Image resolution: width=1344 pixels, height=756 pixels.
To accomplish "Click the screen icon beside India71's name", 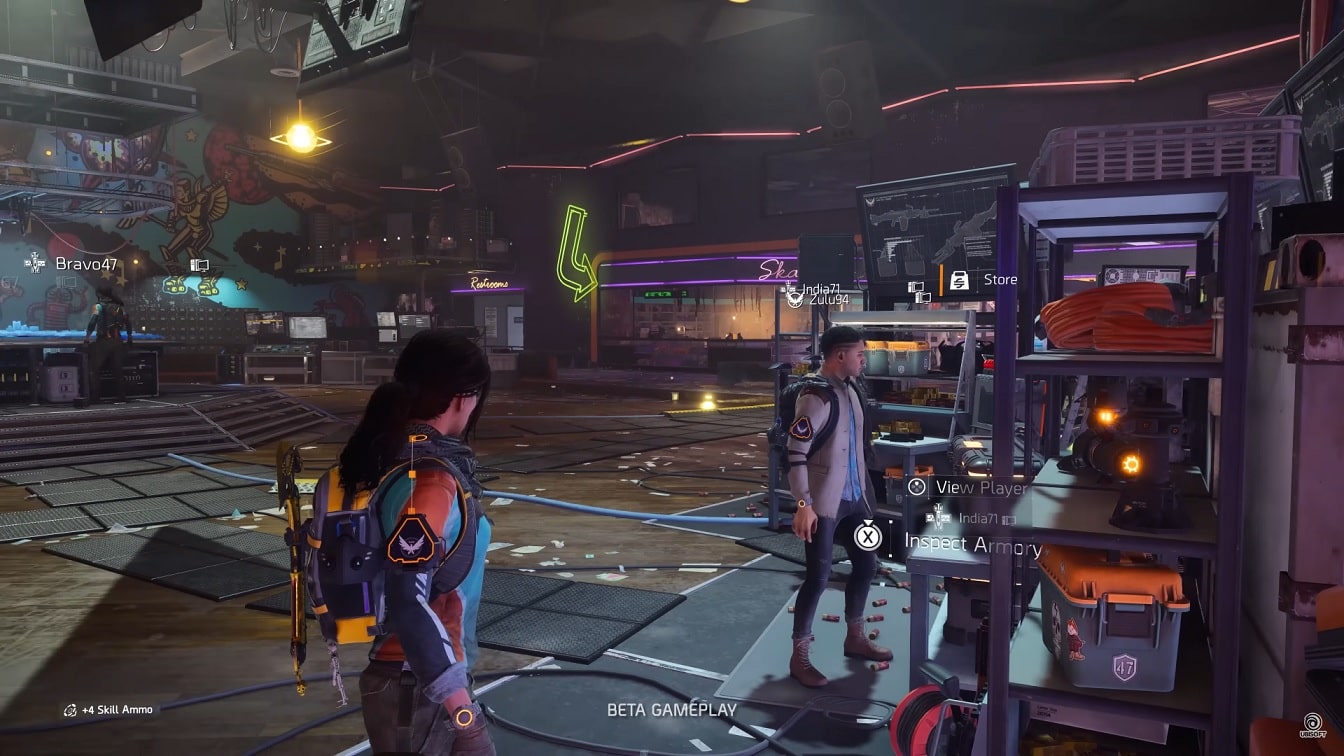I will [x=916, y=287].
